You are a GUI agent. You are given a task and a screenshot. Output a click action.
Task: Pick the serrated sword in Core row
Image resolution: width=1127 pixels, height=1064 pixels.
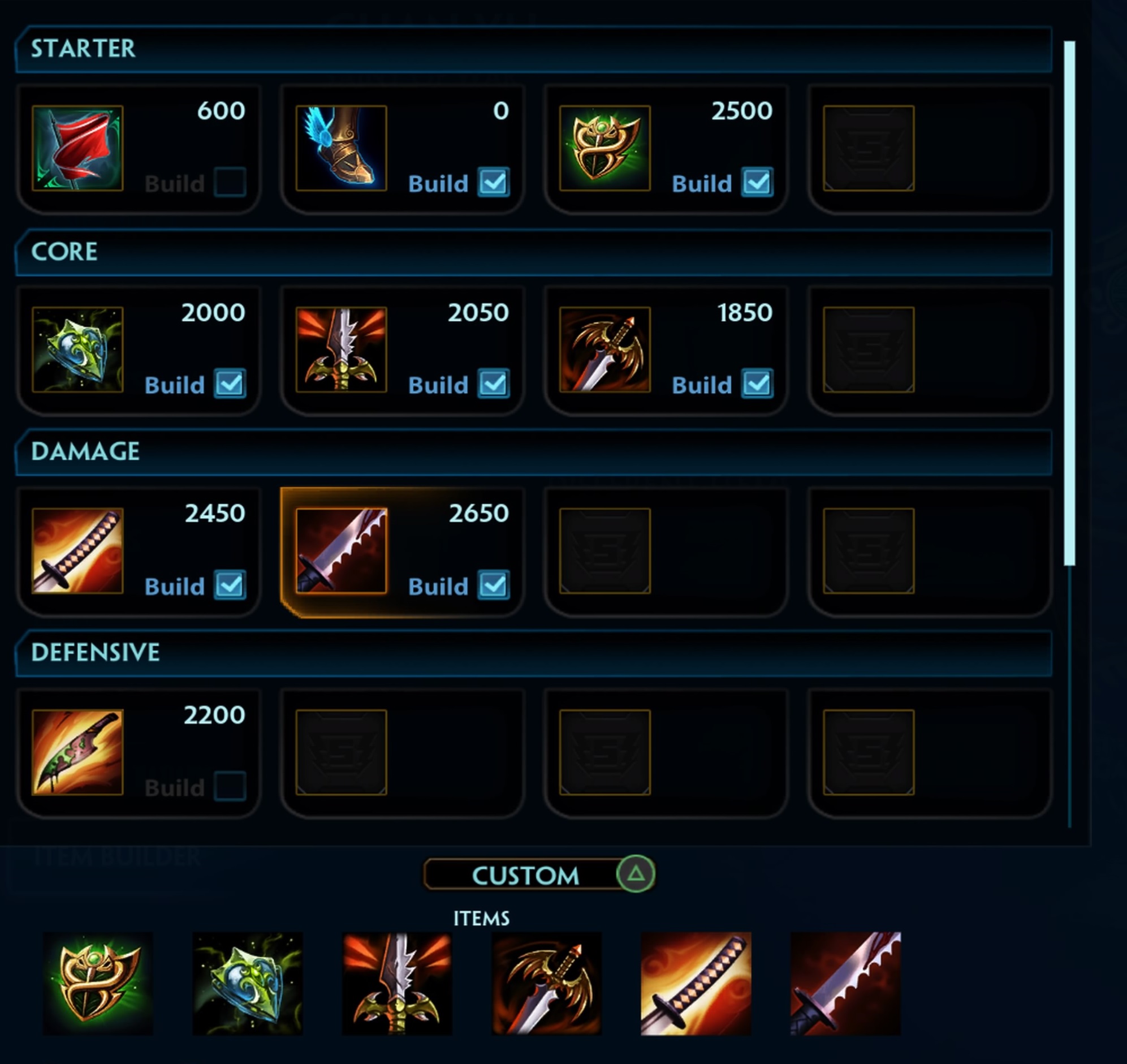pos(342,350)
